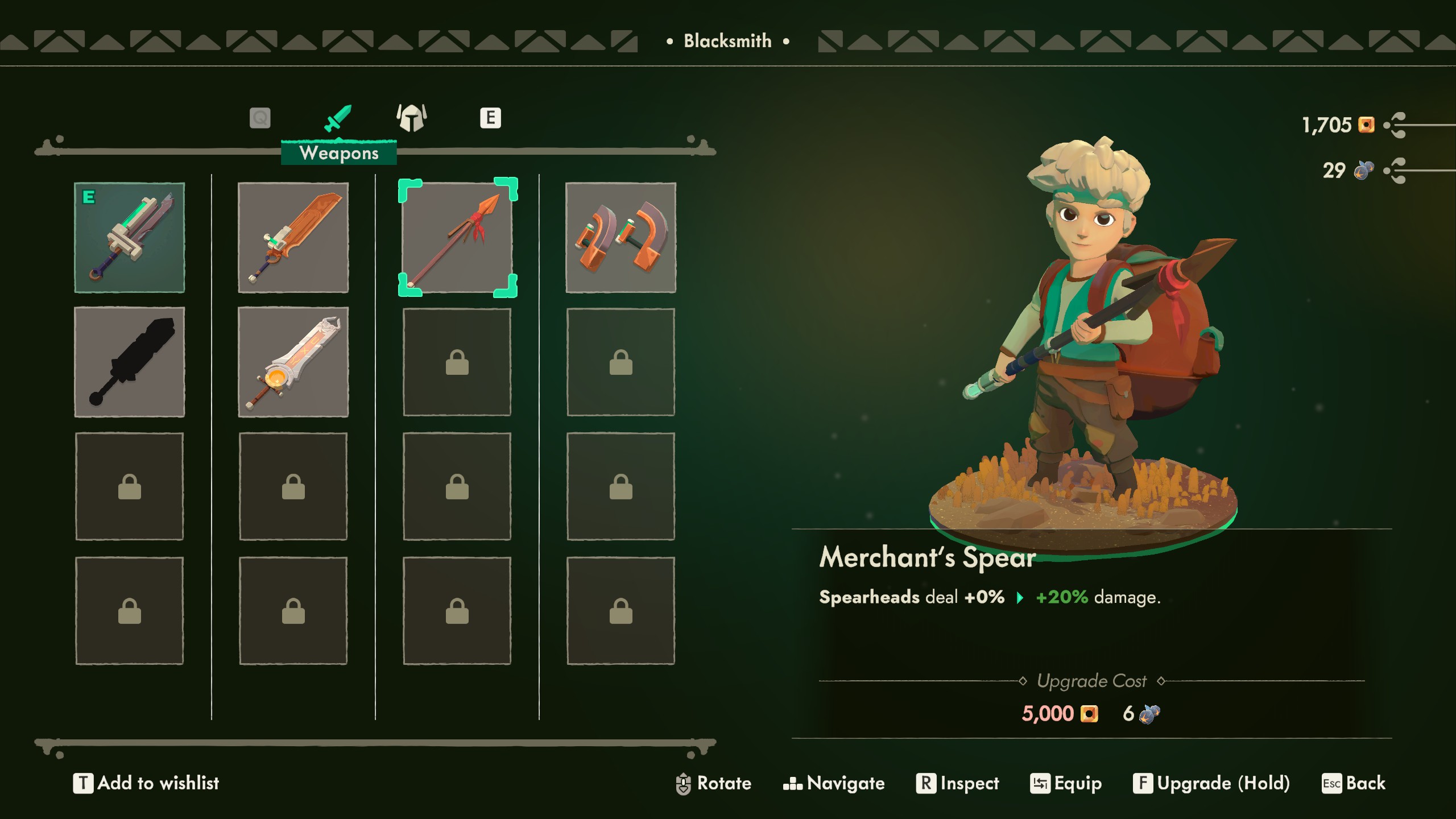Select the equipped greatsword marked E
This screenshot has height=819, width=1456.
[130, 237]
